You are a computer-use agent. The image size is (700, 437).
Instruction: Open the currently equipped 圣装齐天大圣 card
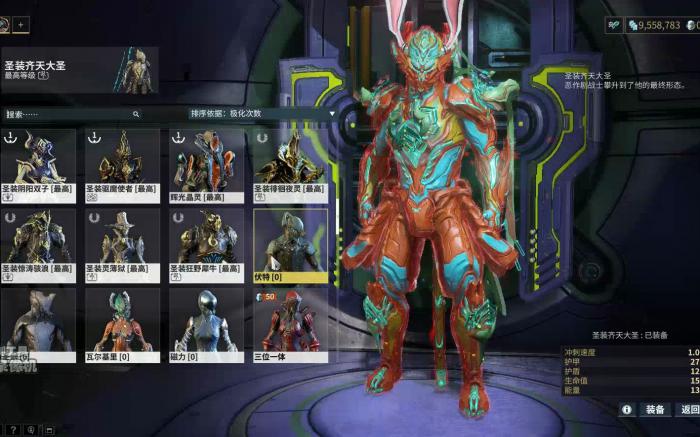[80, 70]
